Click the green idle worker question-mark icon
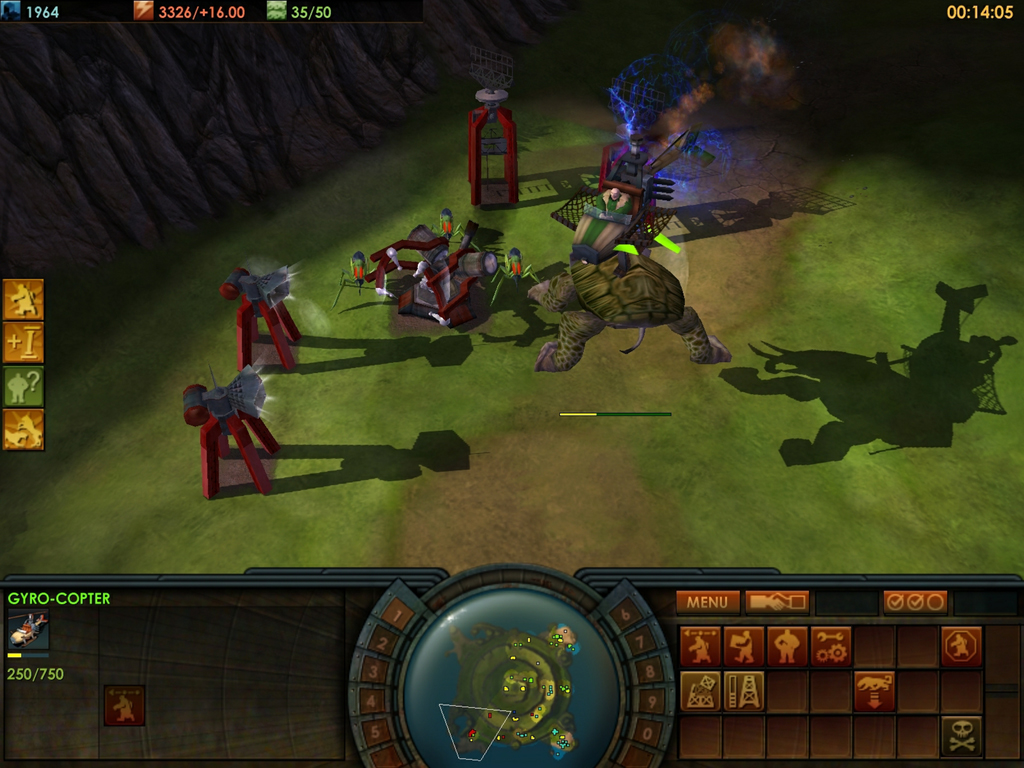 [23, 386]
